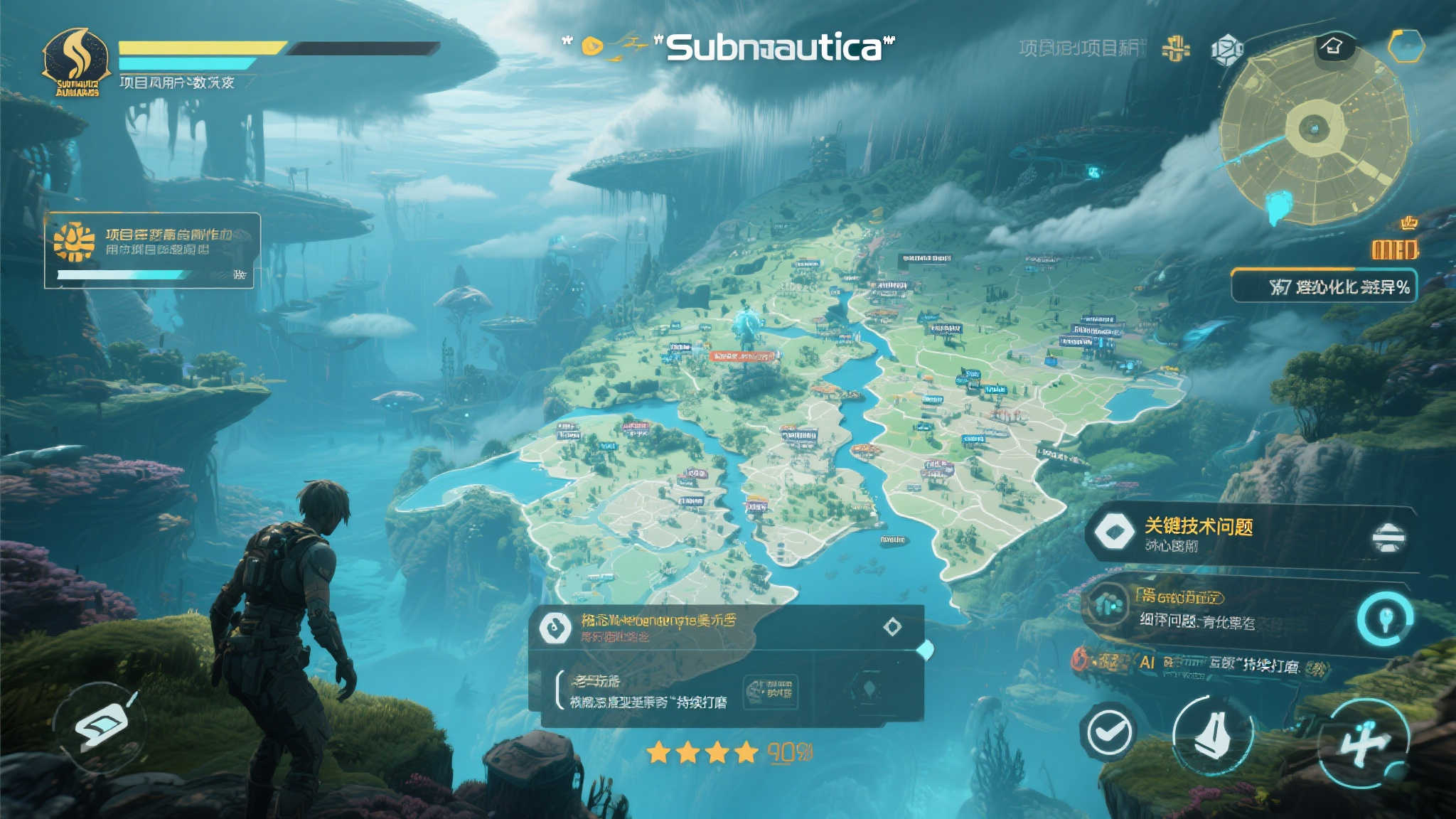Select the hexagon icon in the top-right corner
This screenshot has height=819, width=1456.
tap(1406, 47)
